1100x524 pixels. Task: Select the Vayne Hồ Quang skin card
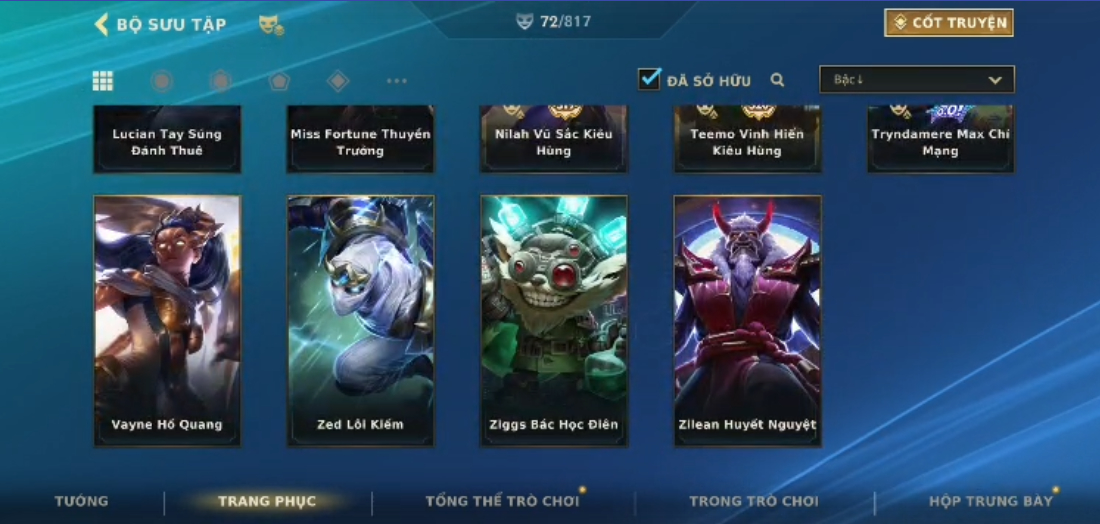click(167, 320)
